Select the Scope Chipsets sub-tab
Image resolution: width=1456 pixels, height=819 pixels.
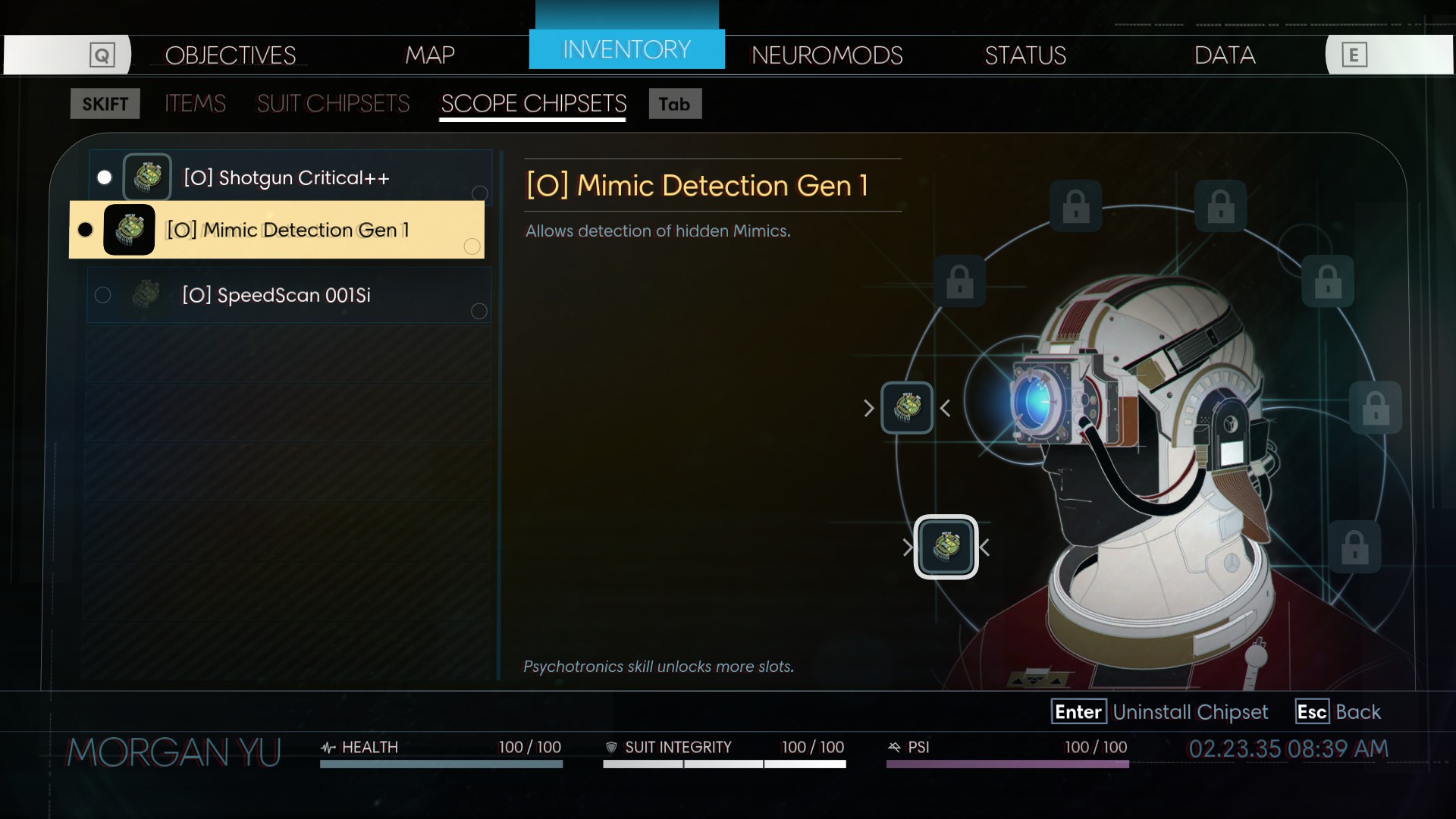(533, 104)
